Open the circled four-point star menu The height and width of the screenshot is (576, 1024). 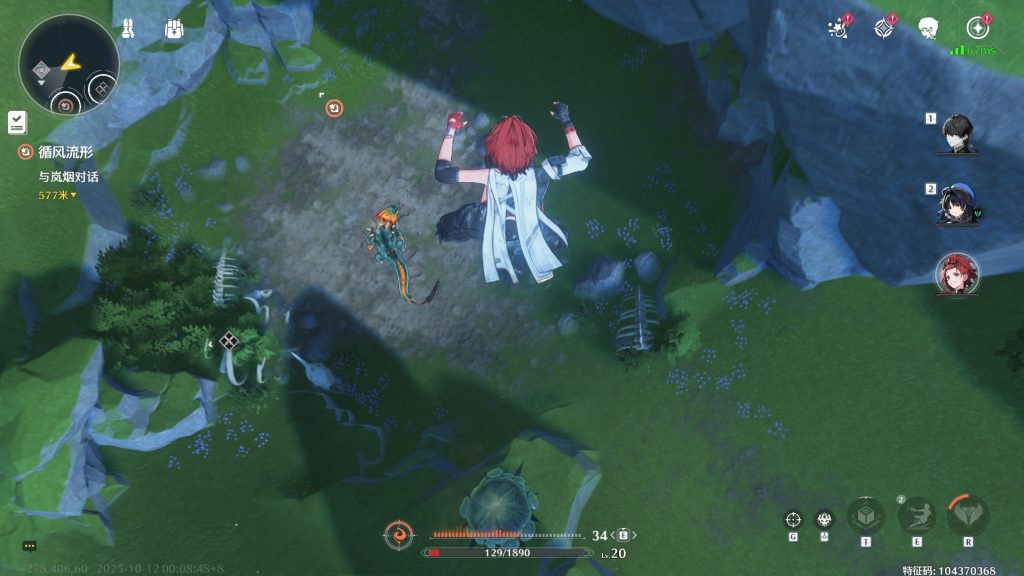click(x=977, y=28)
